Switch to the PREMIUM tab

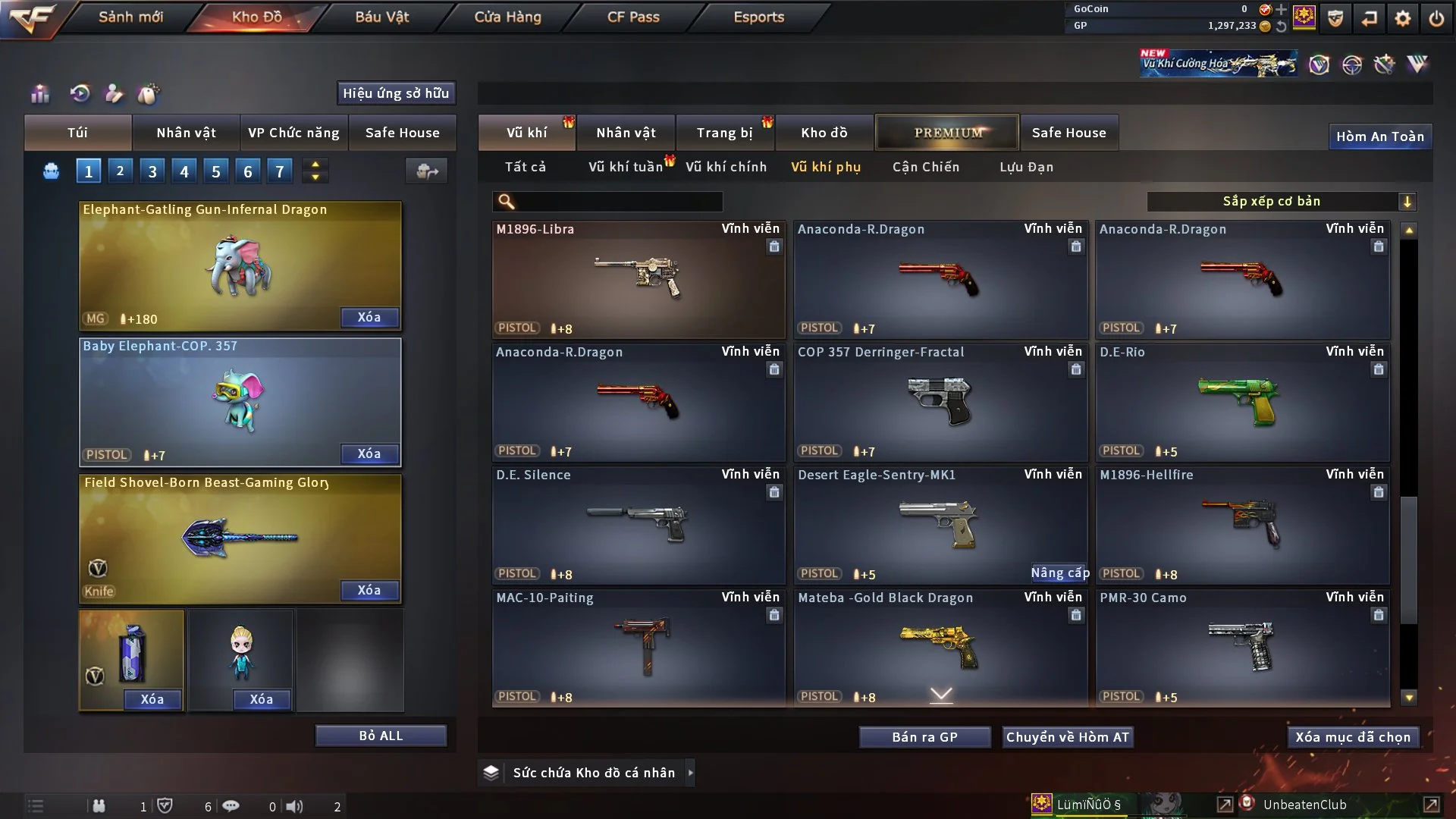(947, 133)
